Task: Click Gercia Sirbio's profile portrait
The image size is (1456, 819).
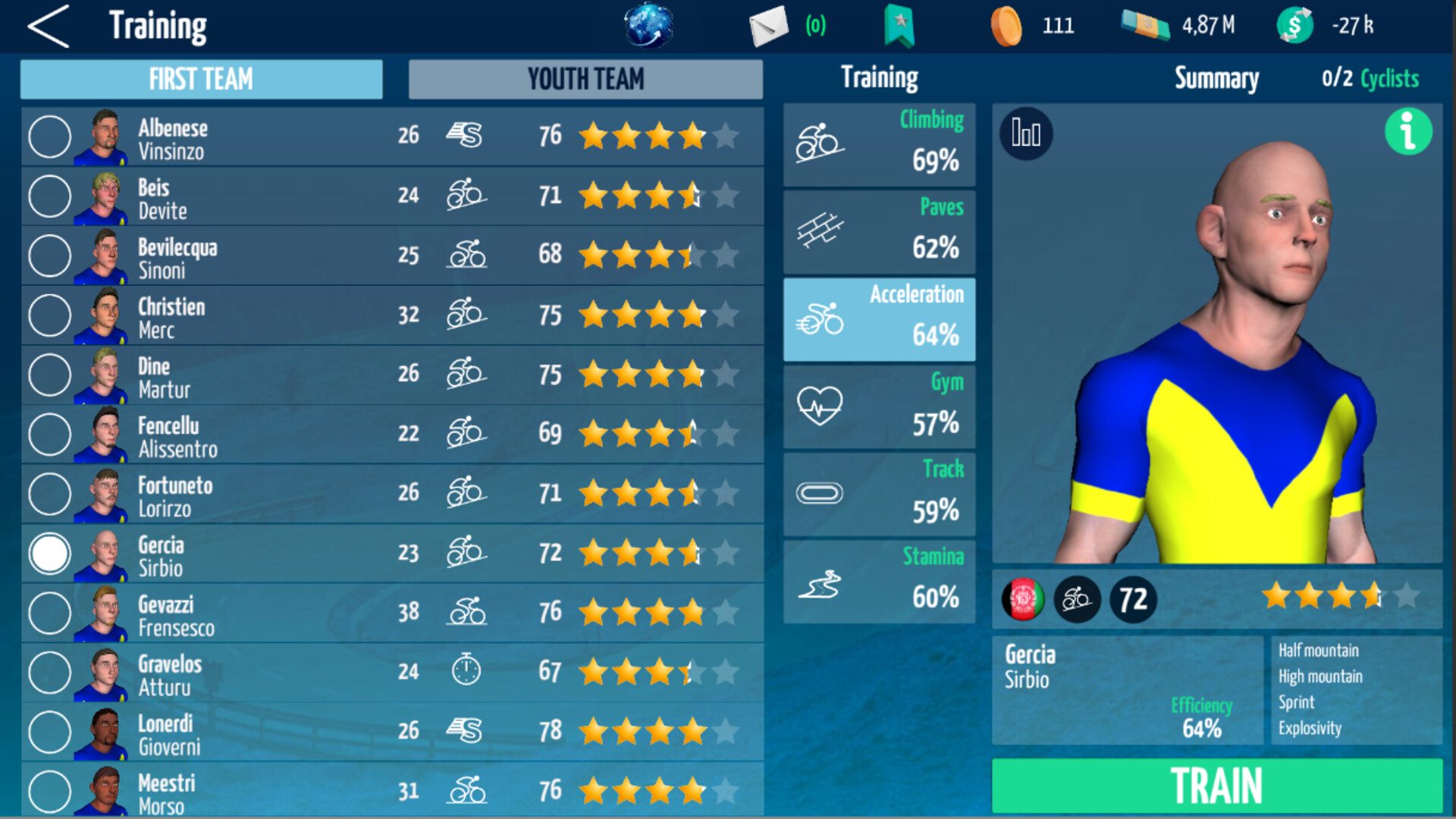Action: click(104, 554)
